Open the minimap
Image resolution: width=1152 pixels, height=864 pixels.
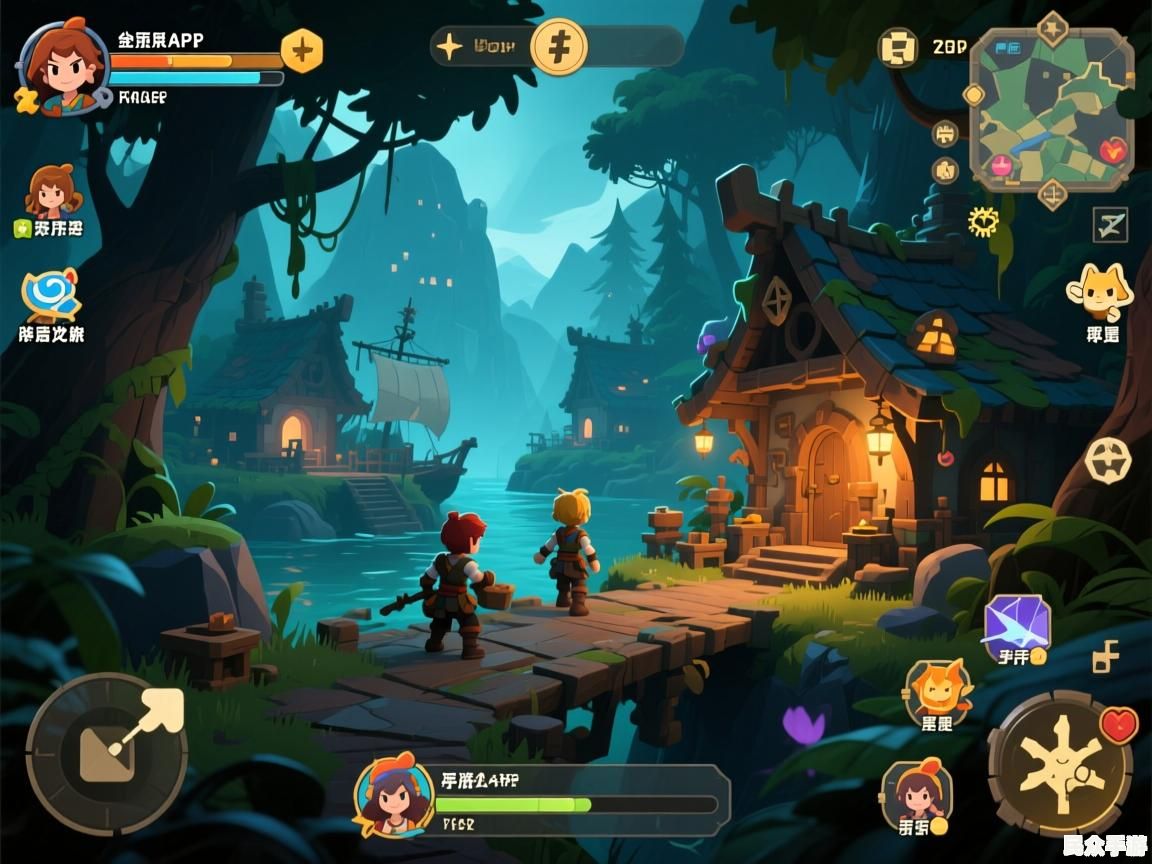click(x=1052, y=110)
